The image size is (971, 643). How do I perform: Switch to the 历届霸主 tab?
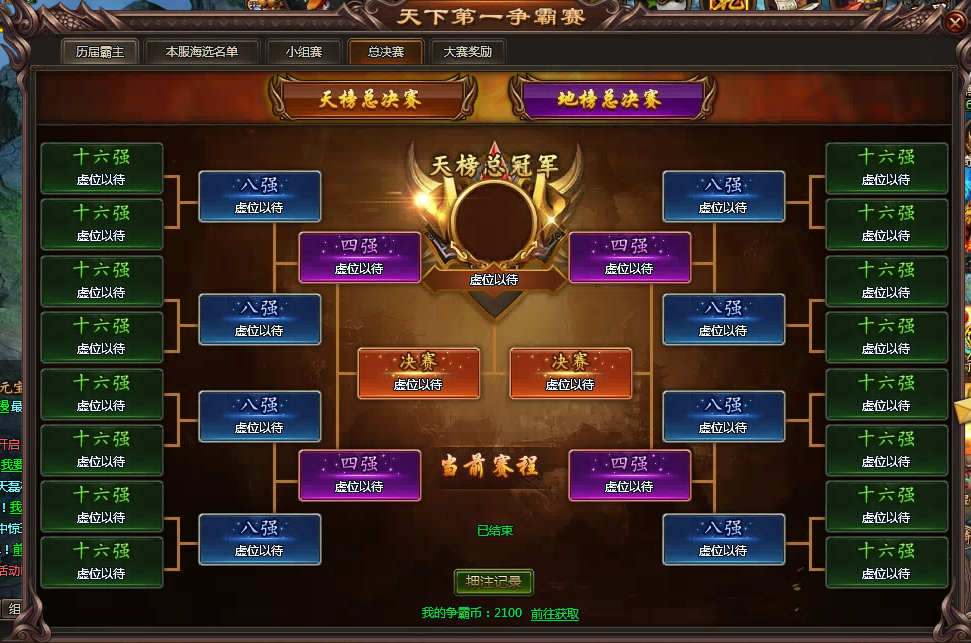pyautogui.click(x=100, y=52)
